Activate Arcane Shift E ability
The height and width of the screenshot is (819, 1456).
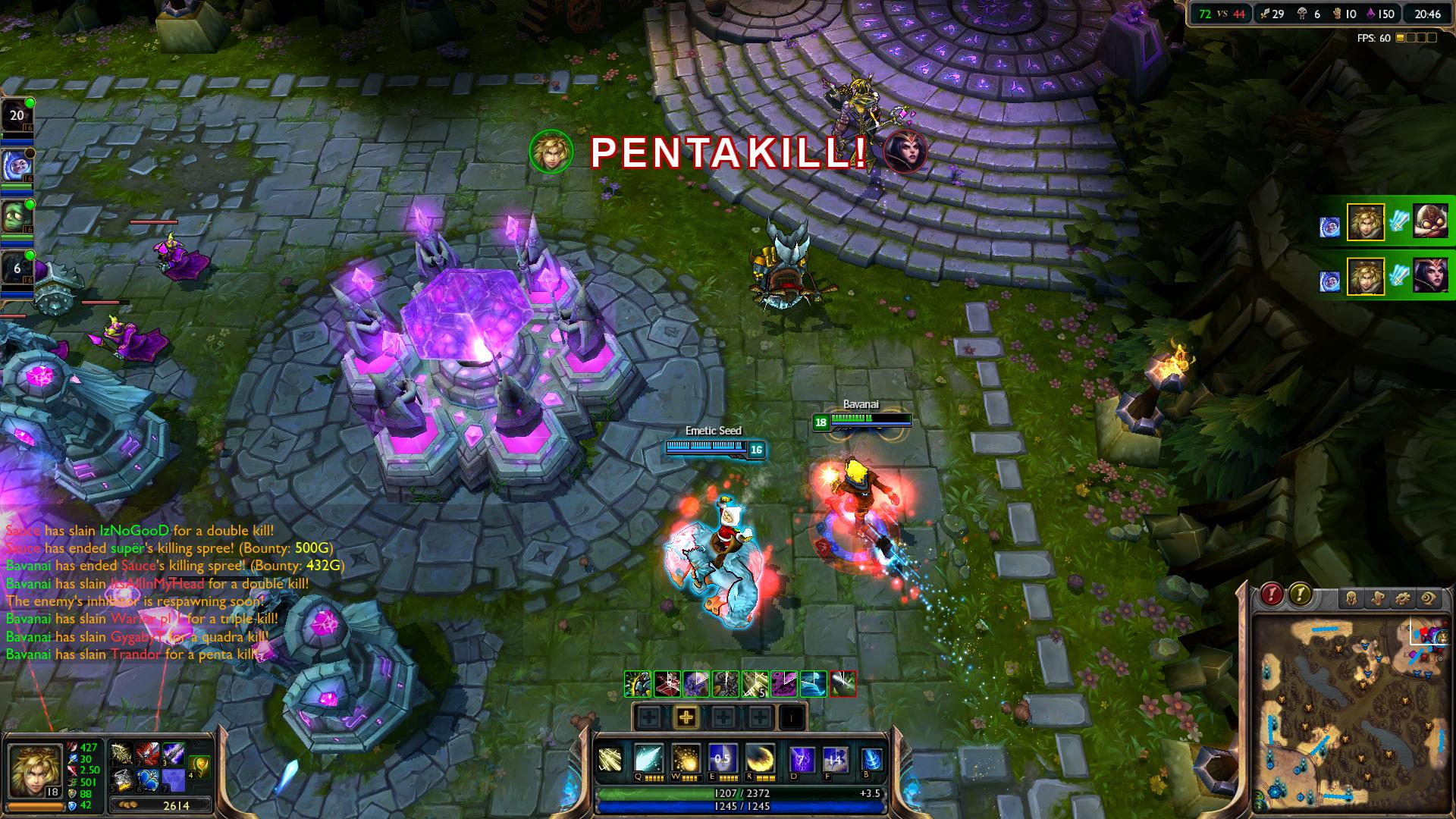[723, 758]
